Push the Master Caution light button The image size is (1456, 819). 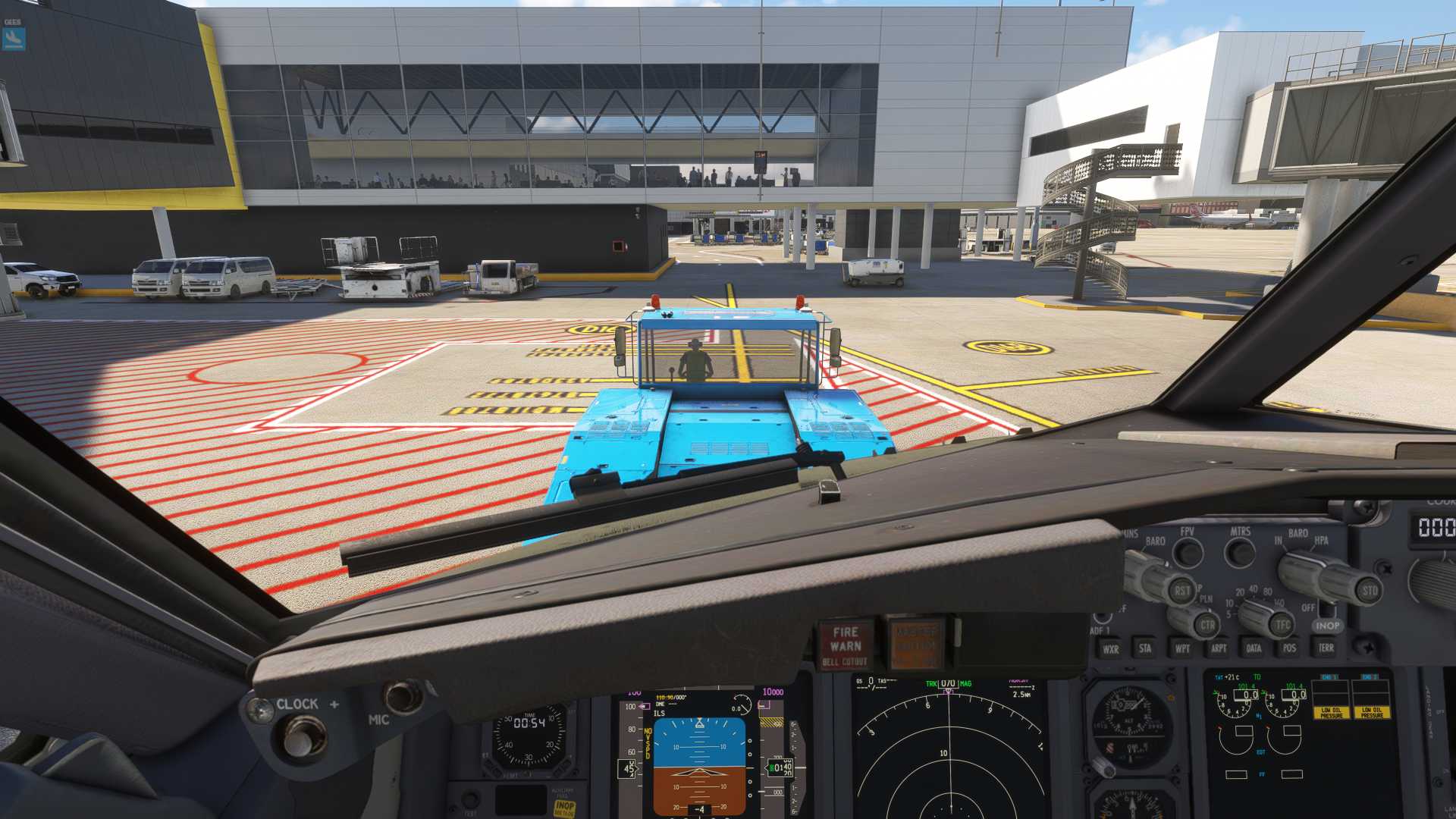coord(916,644)
